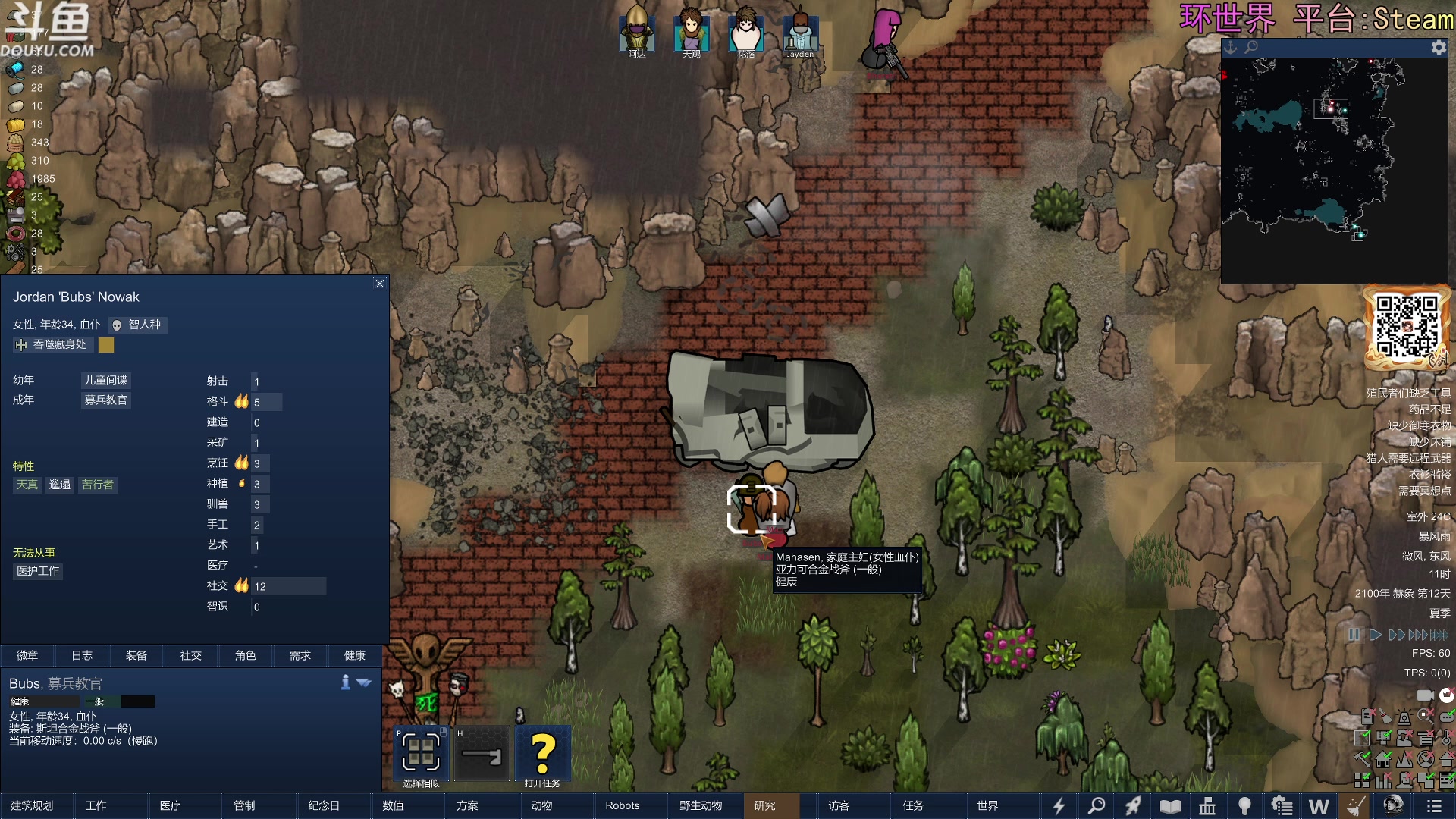Open the 需求 needs tab

[x=300, y=655]
